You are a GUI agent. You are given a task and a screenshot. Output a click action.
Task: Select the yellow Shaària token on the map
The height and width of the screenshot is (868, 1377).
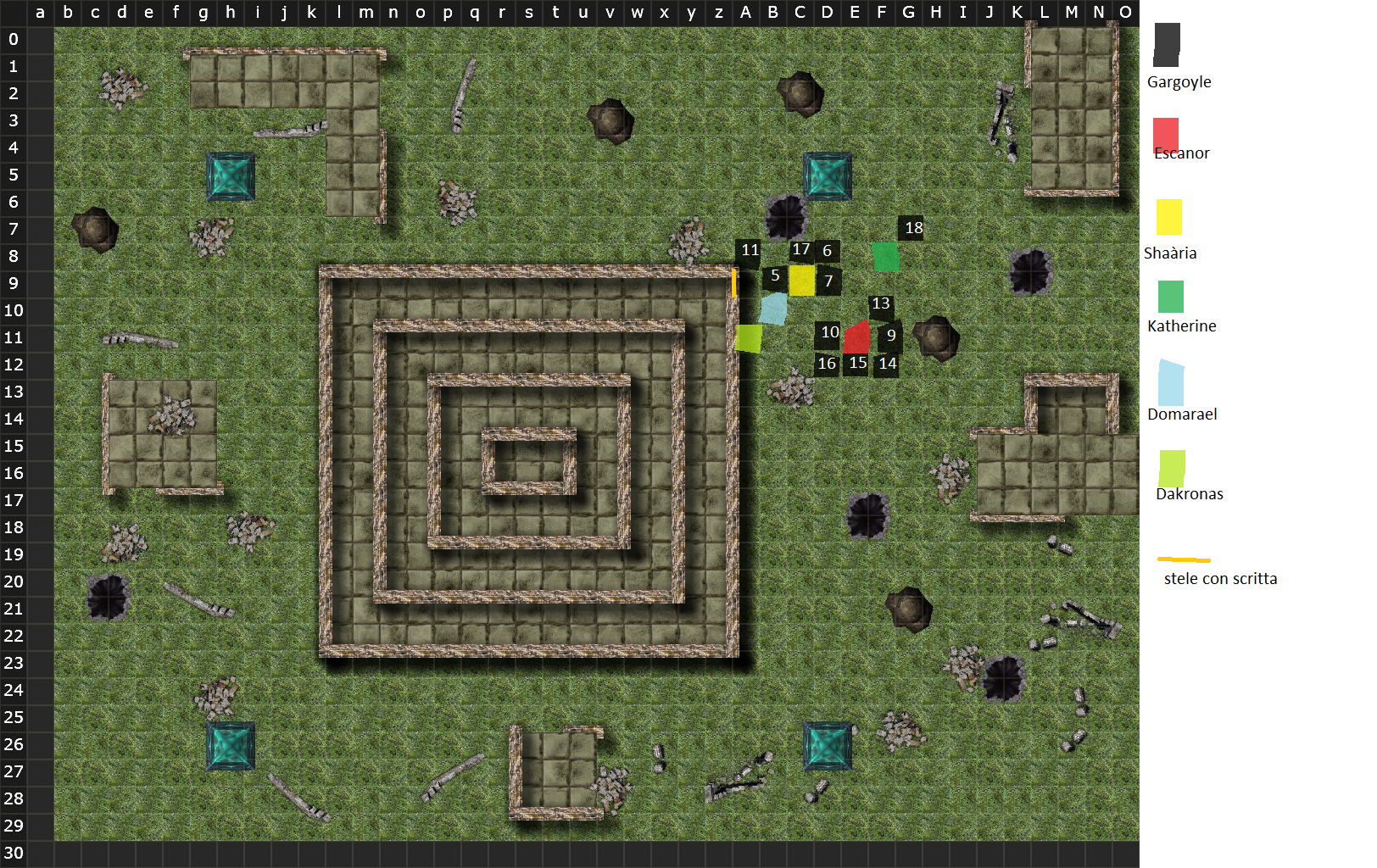pos(802,281)
